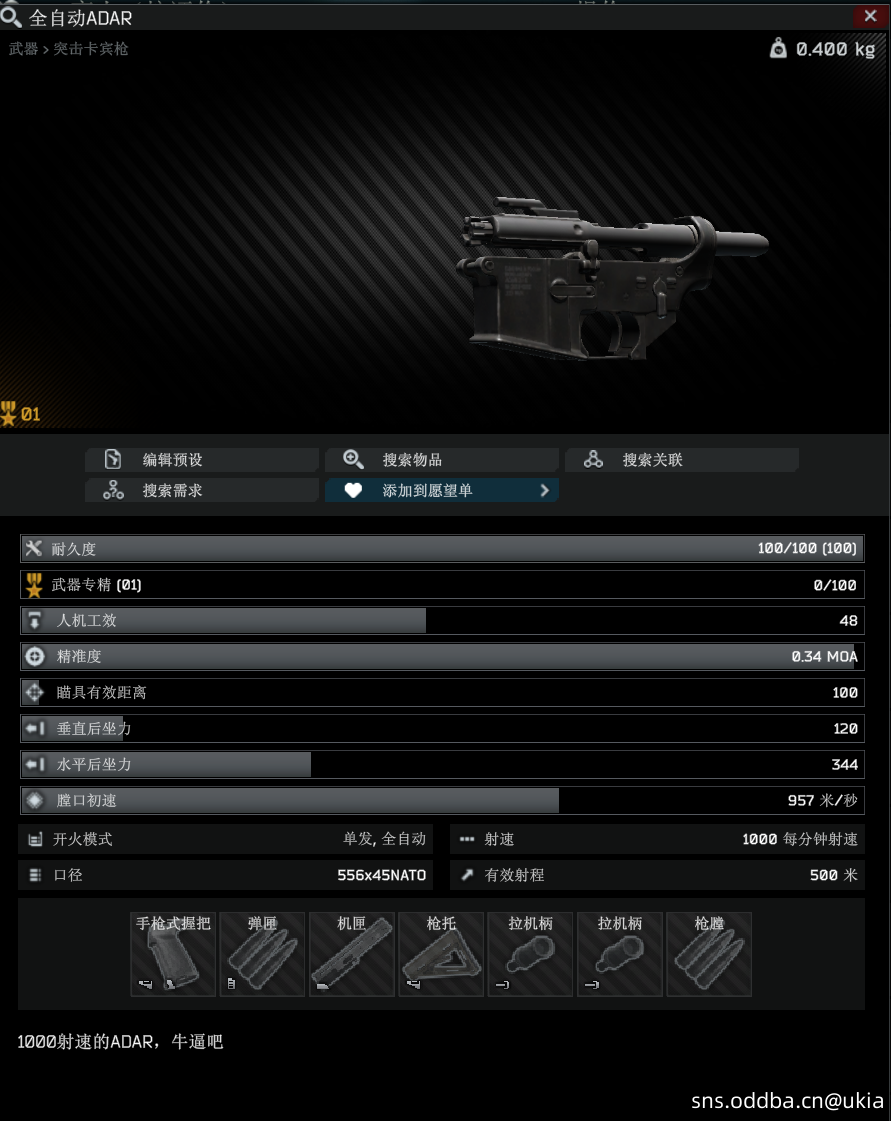Select the 手枪式握把 pistol grip slot
891x1121 pixels.
[x=173, y=954]
